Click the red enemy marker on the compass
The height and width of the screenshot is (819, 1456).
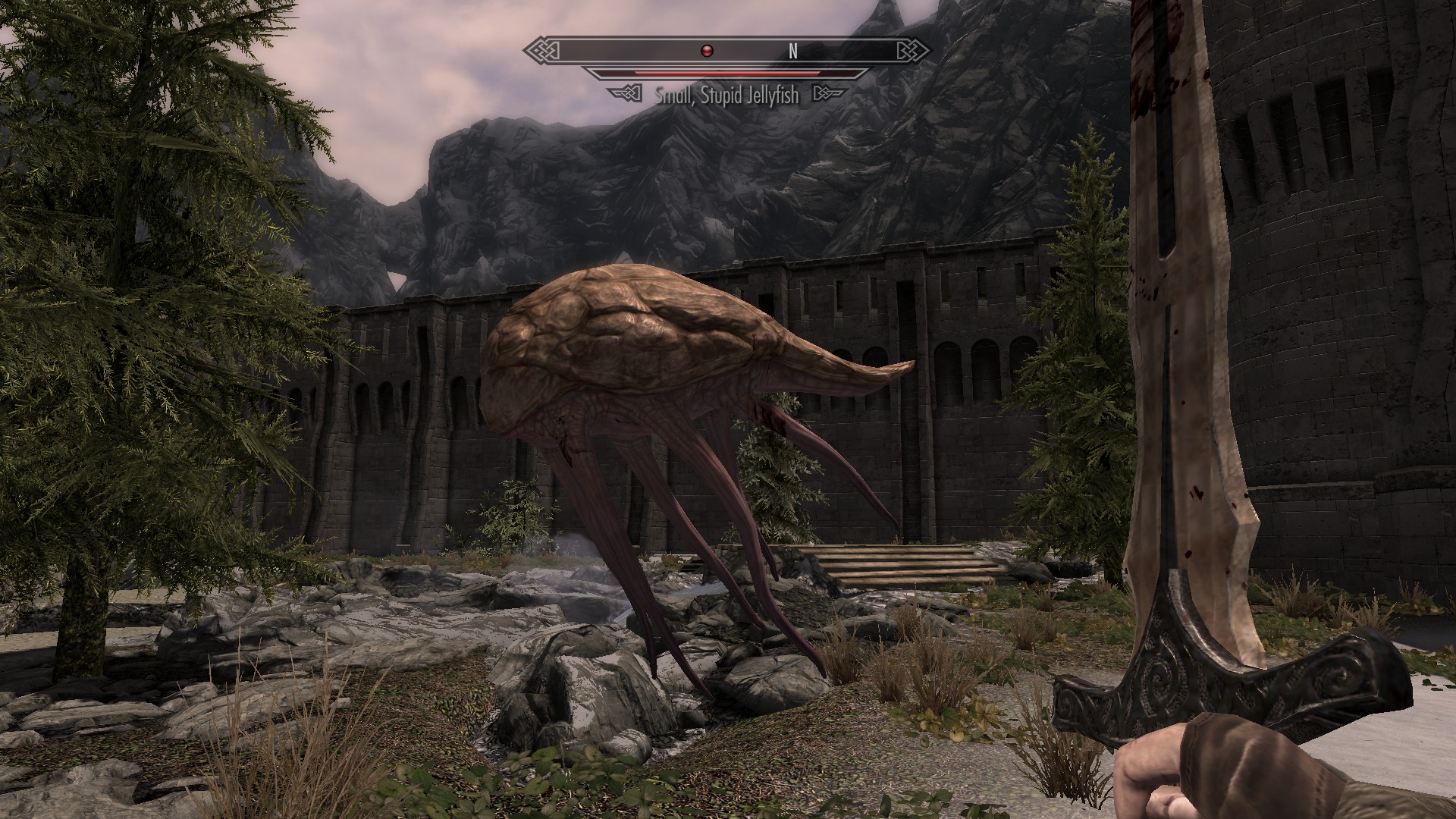coord(707,51)
